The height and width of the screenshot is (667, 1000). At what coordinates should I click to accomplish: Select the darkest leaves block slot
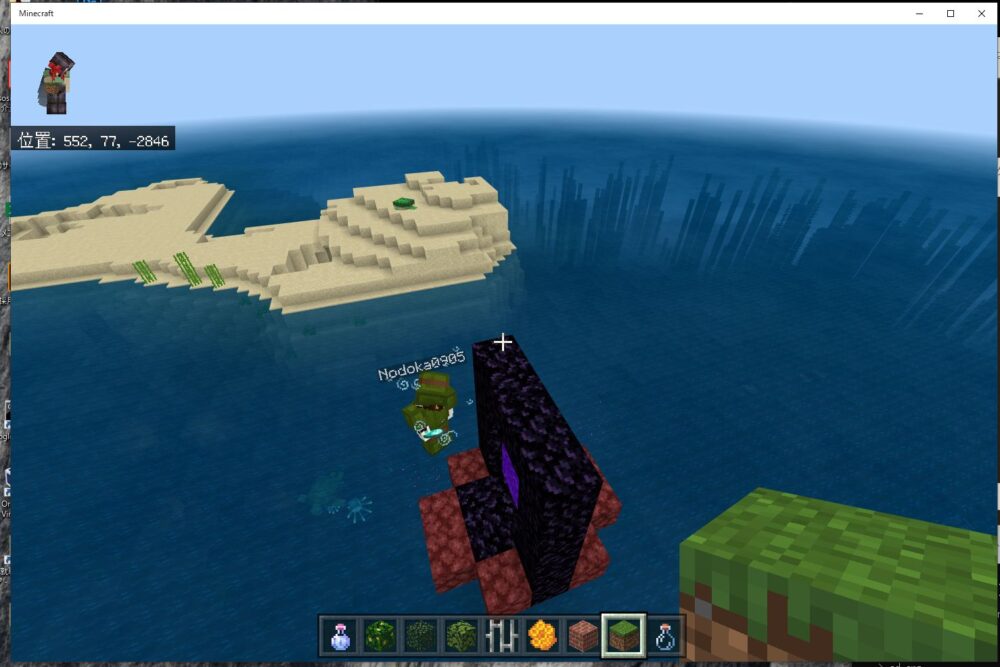click(x=419, y=635)
